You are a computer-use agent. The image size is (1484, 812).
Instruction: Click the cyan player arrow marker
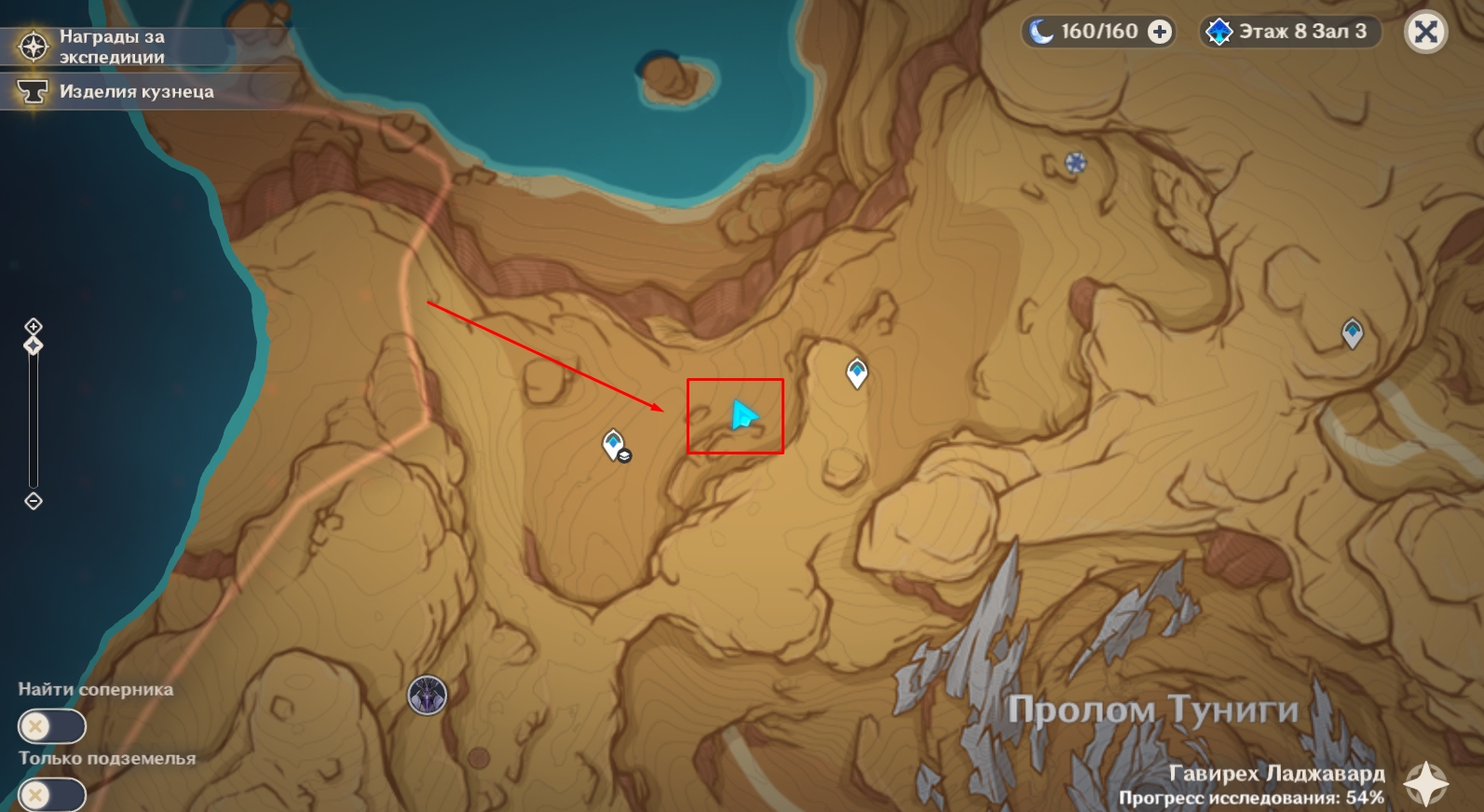click(x=743, y=415)
